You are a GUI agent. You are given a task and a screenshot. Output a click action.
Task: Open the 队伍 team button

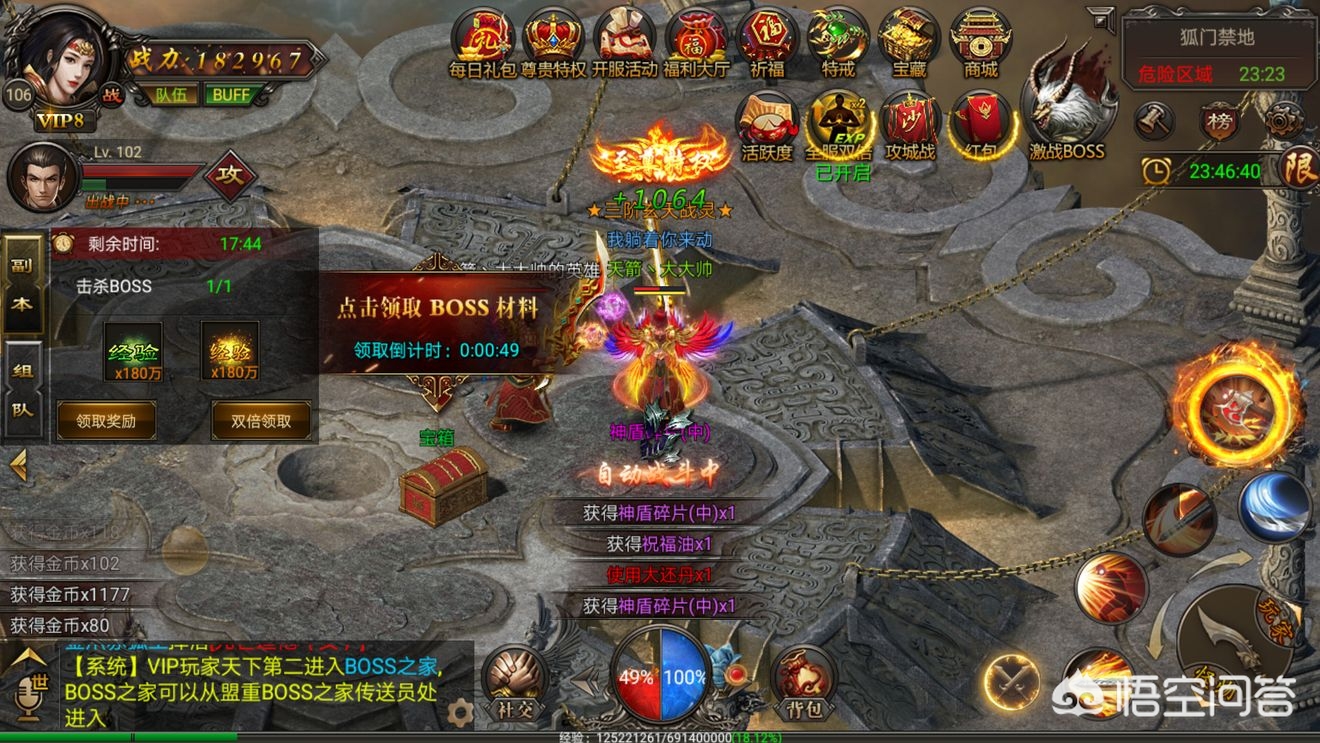[170, 95]
